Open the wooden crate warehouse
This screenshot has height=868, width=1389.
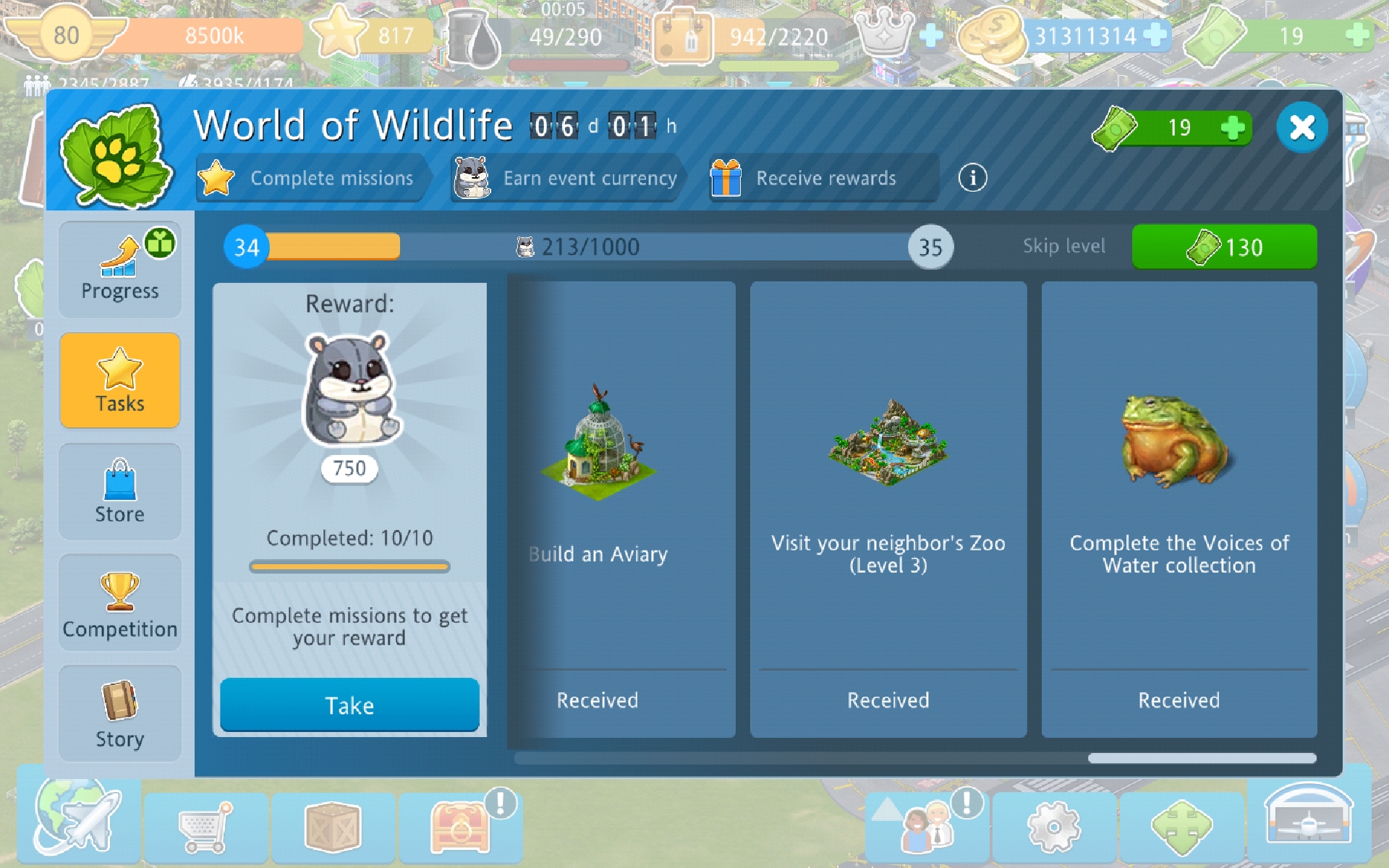(x=333, y=826)
